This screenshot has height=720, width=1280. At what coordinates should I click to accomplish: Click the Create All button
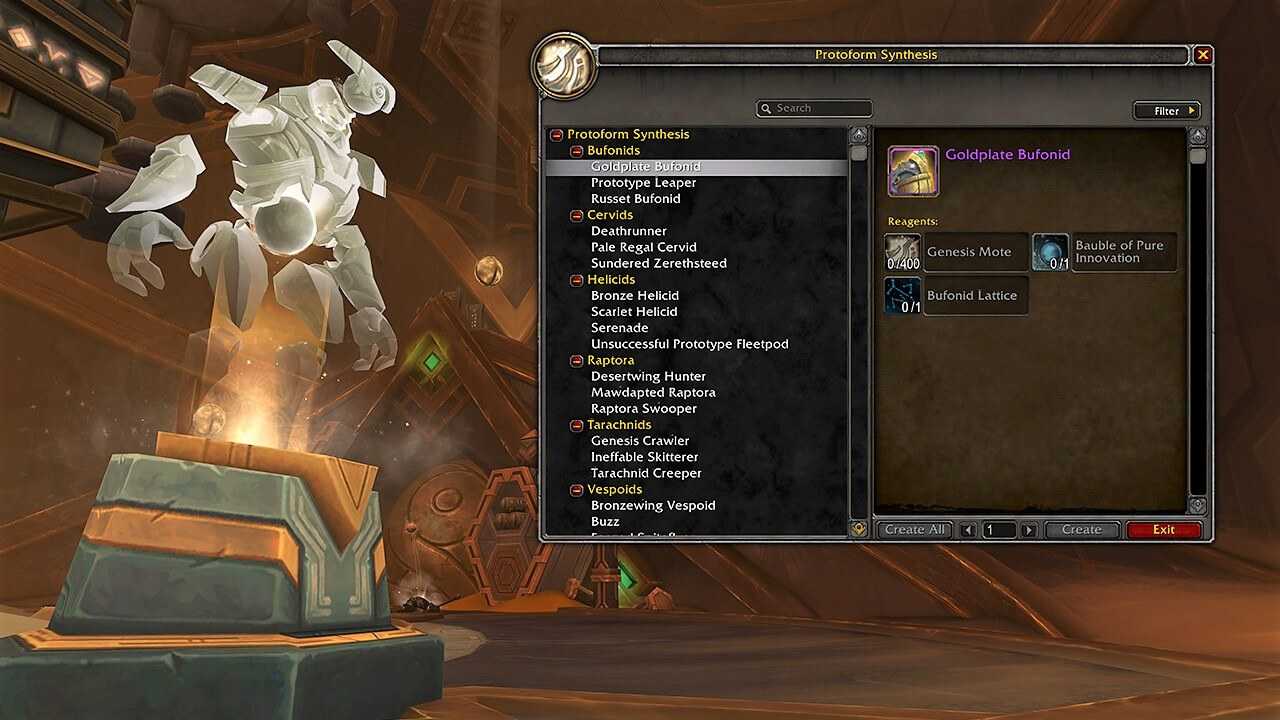click(x=914, y=530)
